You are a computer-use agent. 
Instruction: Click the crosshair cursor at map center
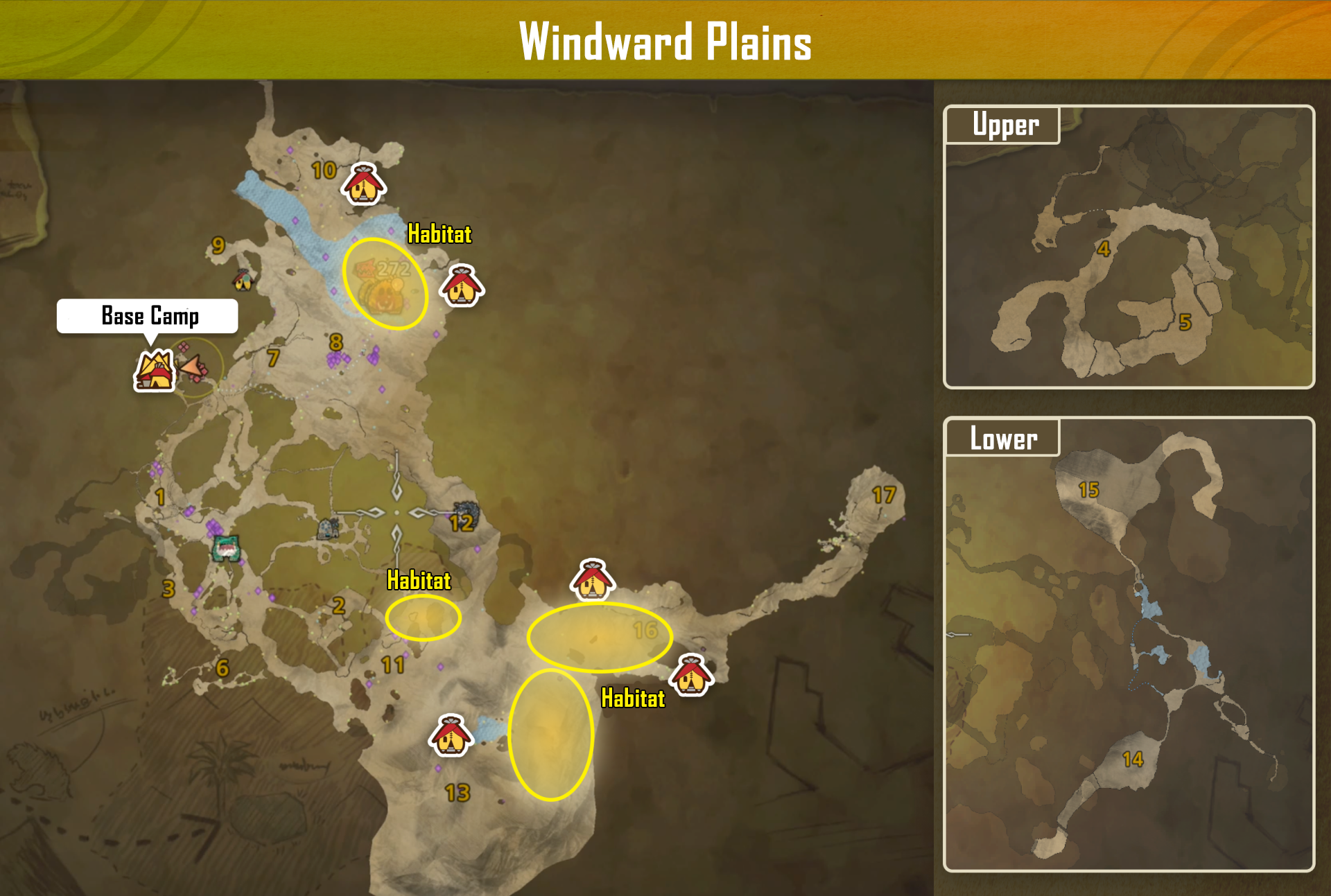[x=397, y=513]
